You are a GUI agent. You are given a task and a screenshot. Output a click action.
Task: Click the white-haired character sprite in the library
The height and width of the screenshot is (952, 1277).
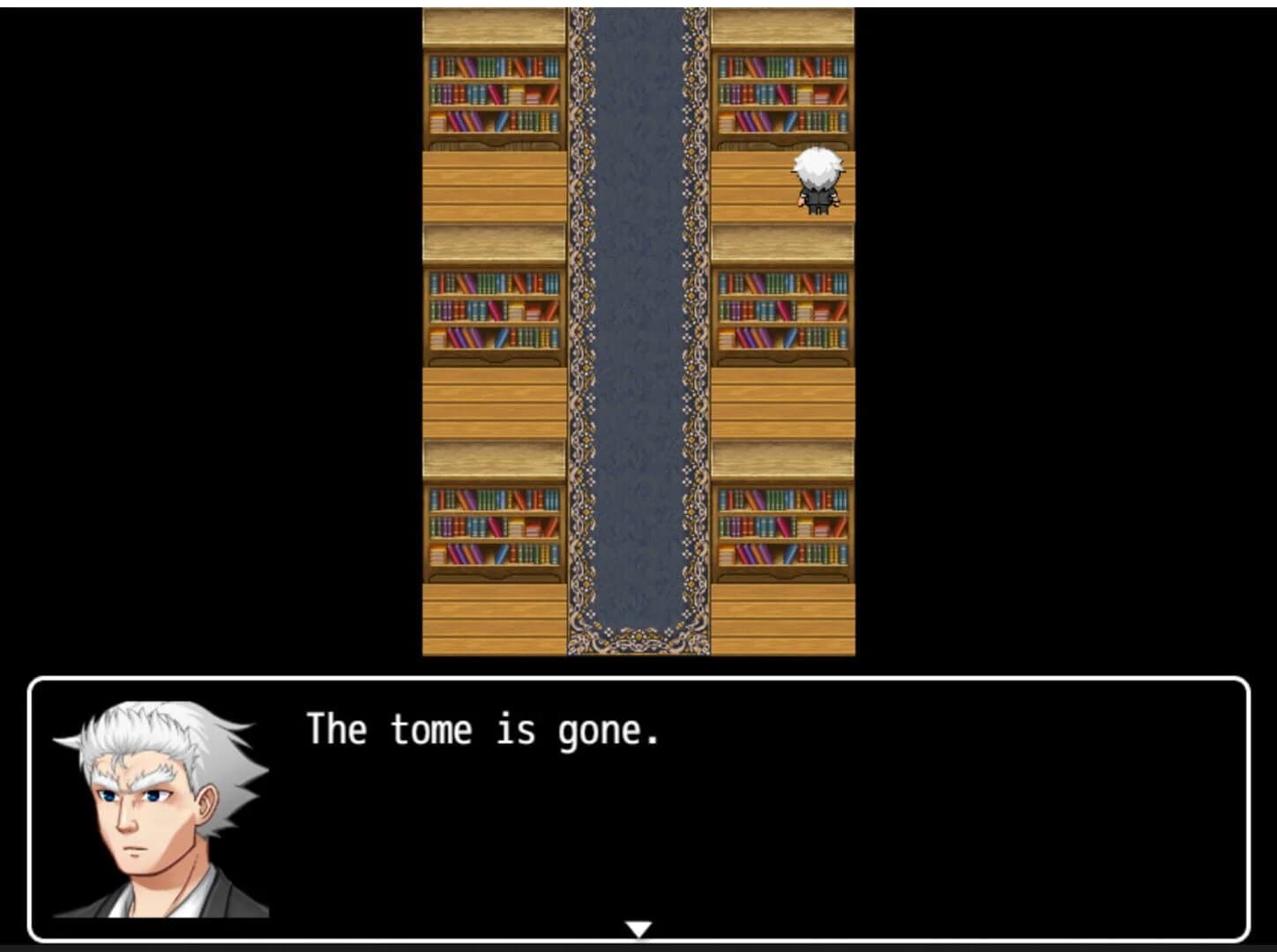[817, 182]
